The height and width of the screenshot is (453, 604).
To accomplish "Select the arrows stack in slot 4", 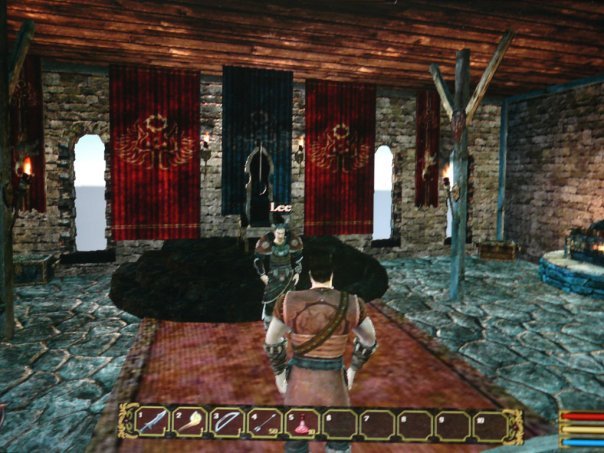I will (266, 424).
